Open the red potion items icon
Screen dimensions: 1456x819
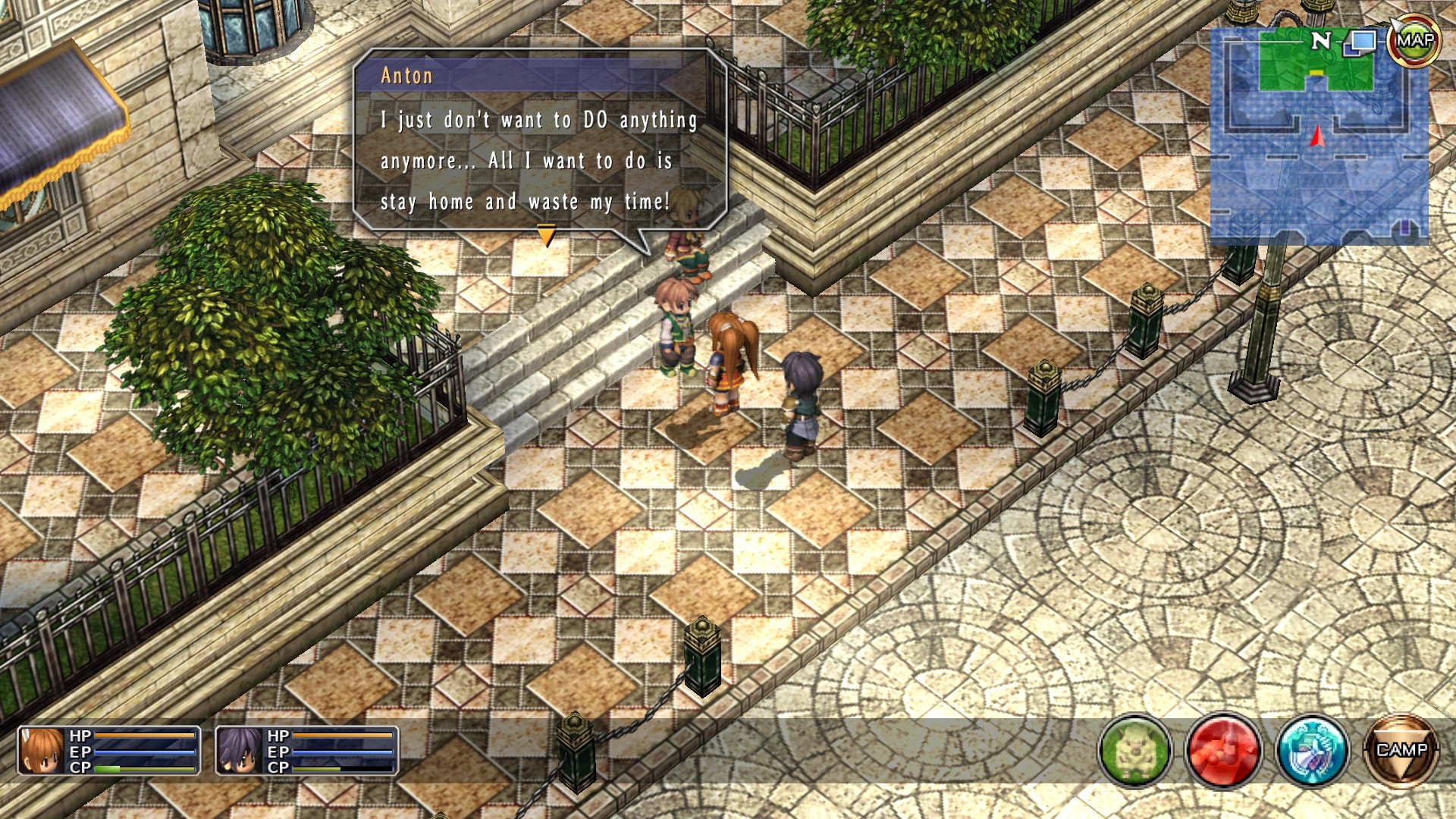click(x=1222, y=751)
